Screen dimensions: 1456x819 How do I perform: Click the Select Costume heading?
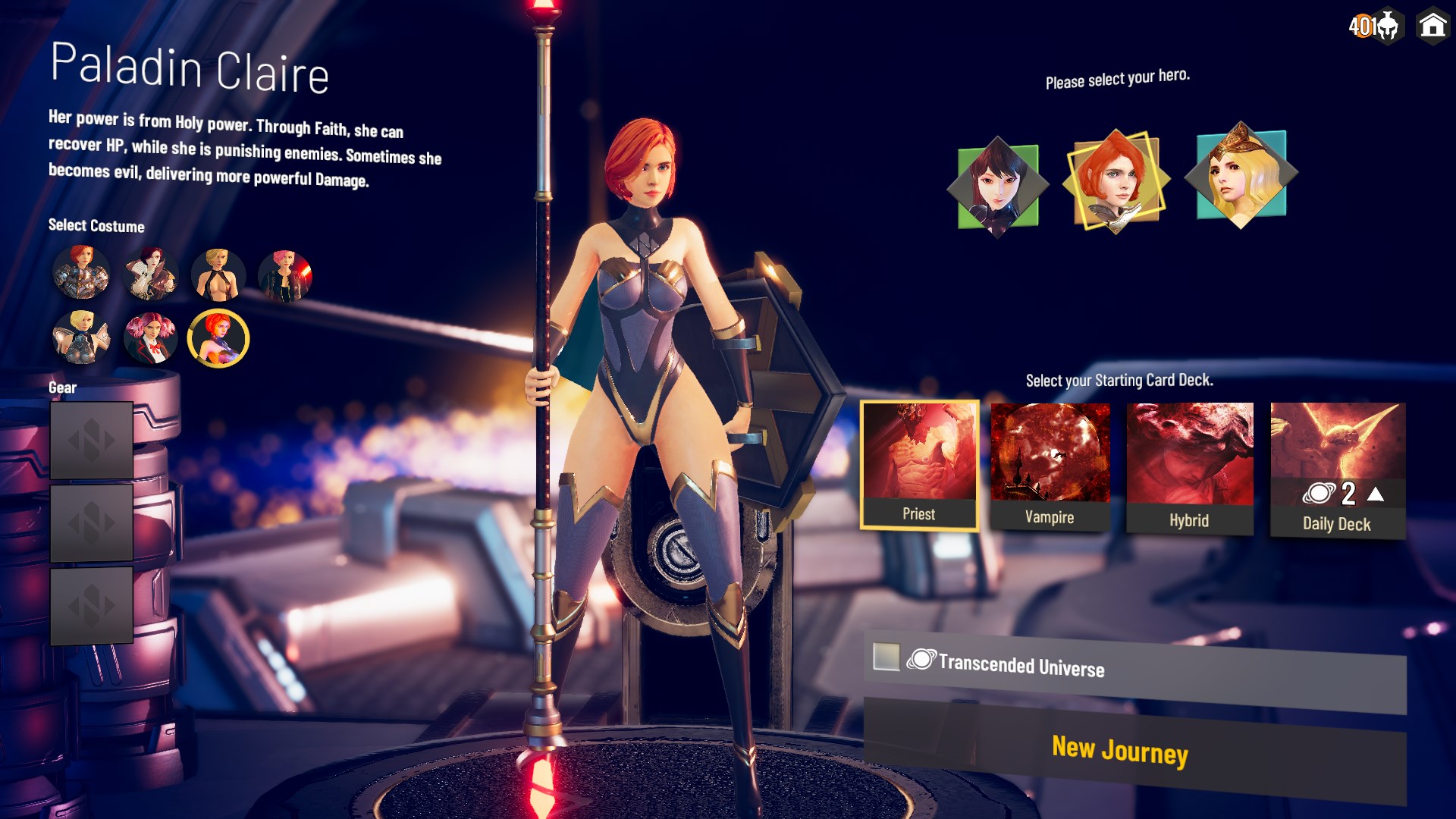[x=96, y=226]
